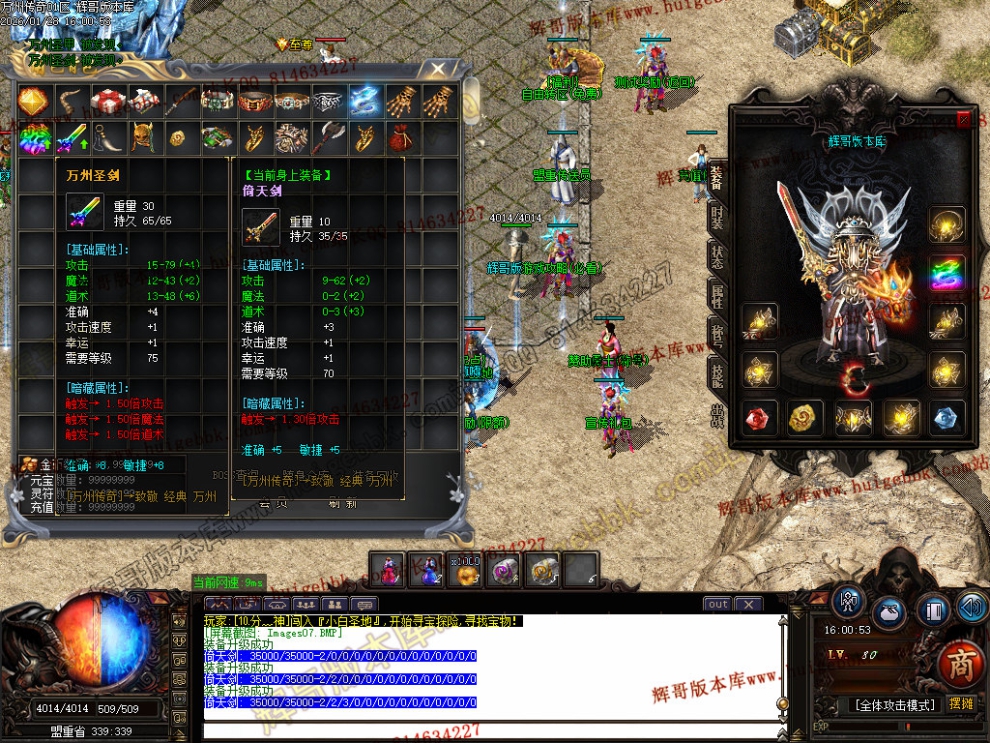Use the purple scroll hotbar item
990x743 pixels.
pyautogui.click(x=506, y=568)
